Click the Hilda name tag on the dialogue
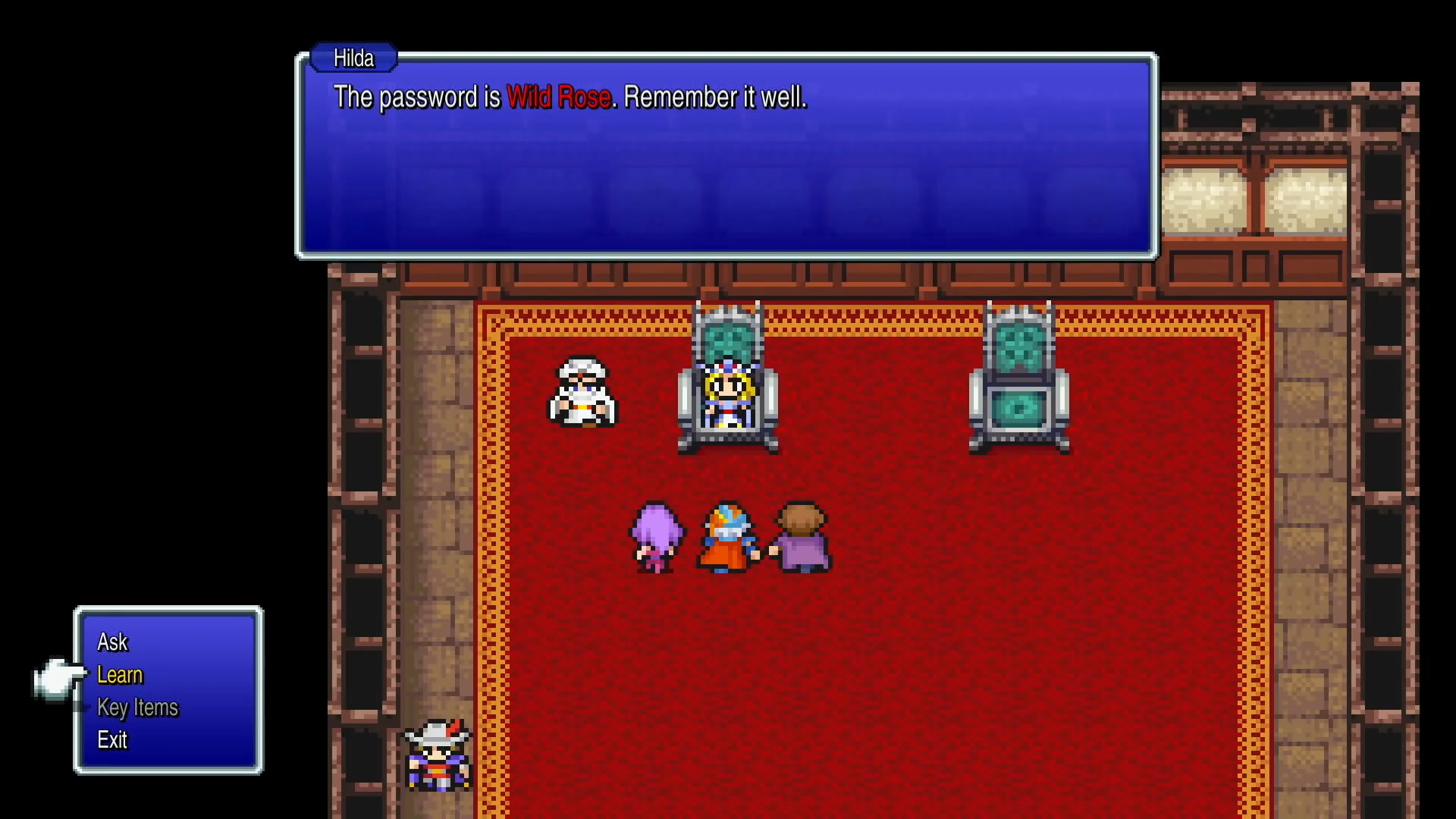The image size is (1456, 819). [353, 58]
